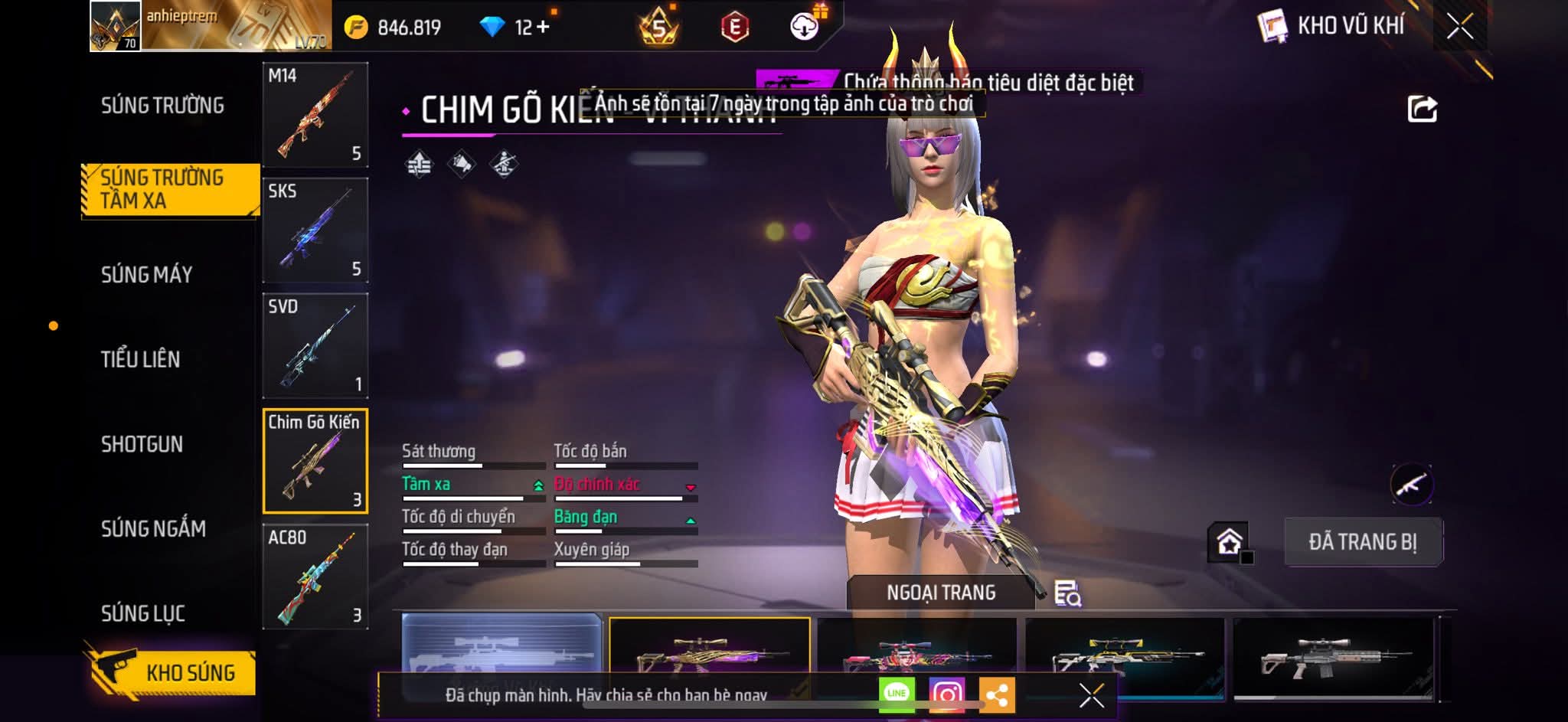1568x722 pixels.
Task: Show the SHOTGUN weapon category
Action: click(142, 444)
